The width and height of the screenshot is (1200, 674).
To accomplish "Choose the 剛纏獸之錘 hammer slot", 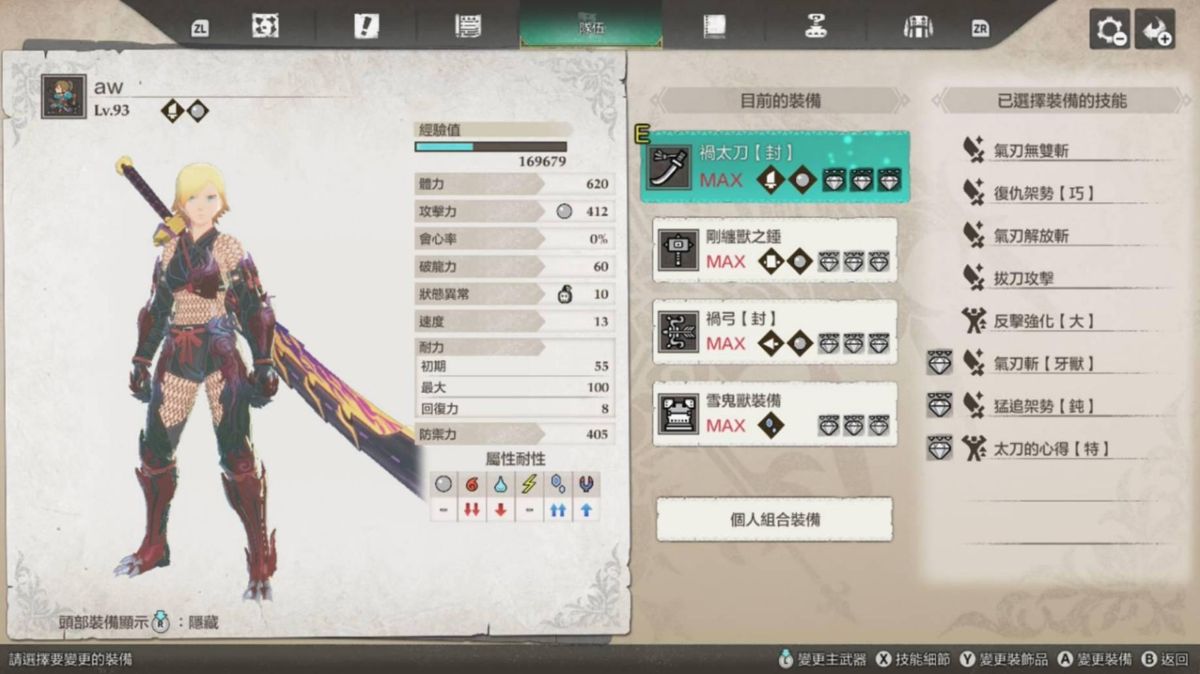I will tap(775, 250).
